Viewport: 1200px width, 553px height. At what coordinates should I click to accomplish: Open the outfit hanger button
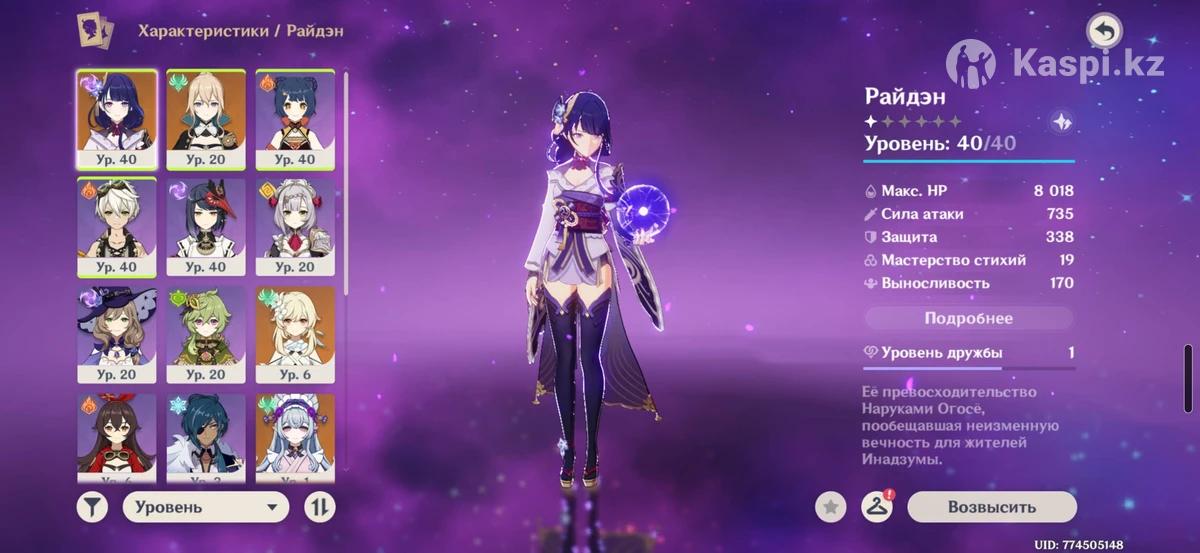876,507
